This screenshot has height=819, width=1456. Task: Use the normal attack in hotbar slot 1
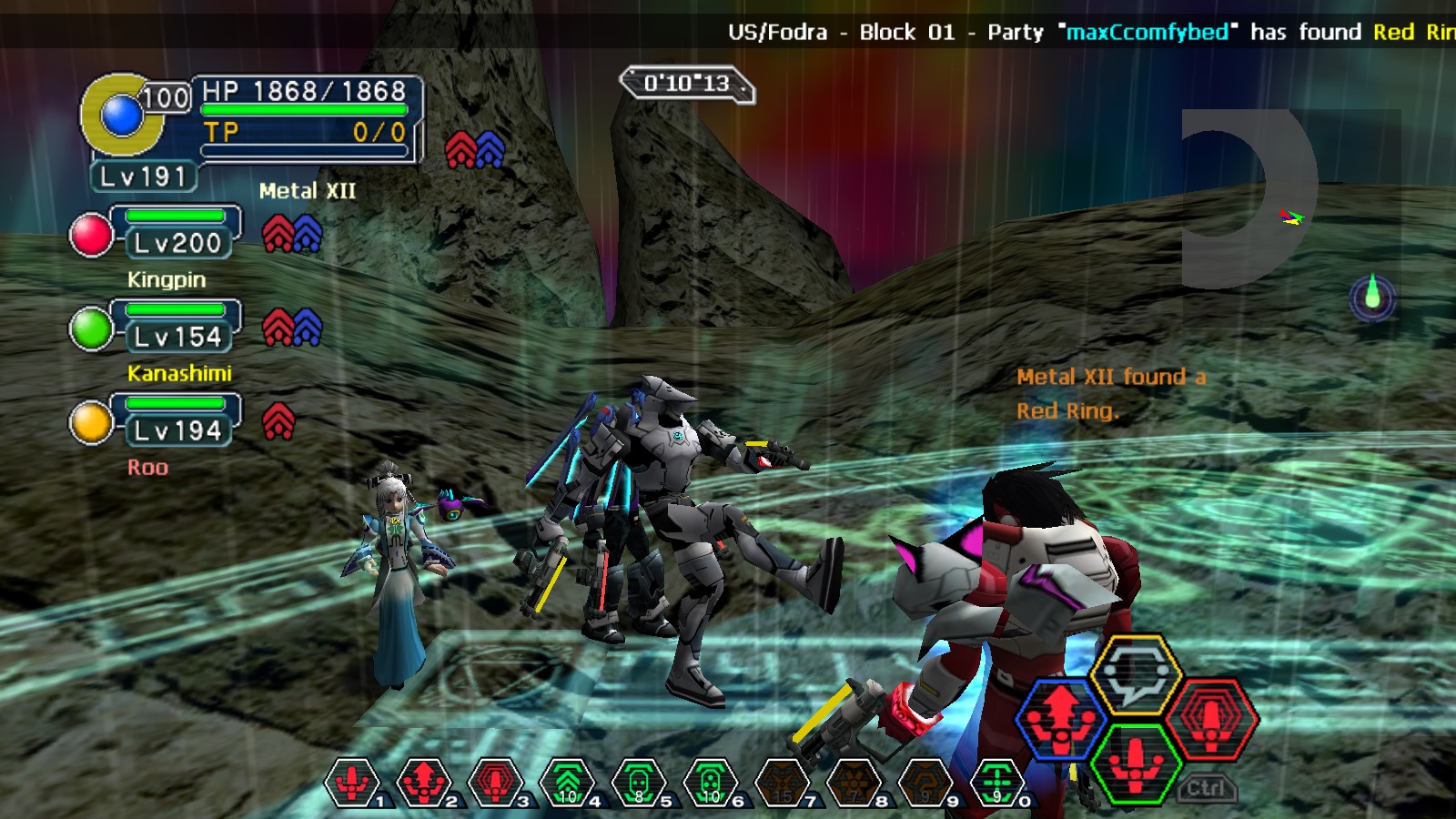pos(353,781)
